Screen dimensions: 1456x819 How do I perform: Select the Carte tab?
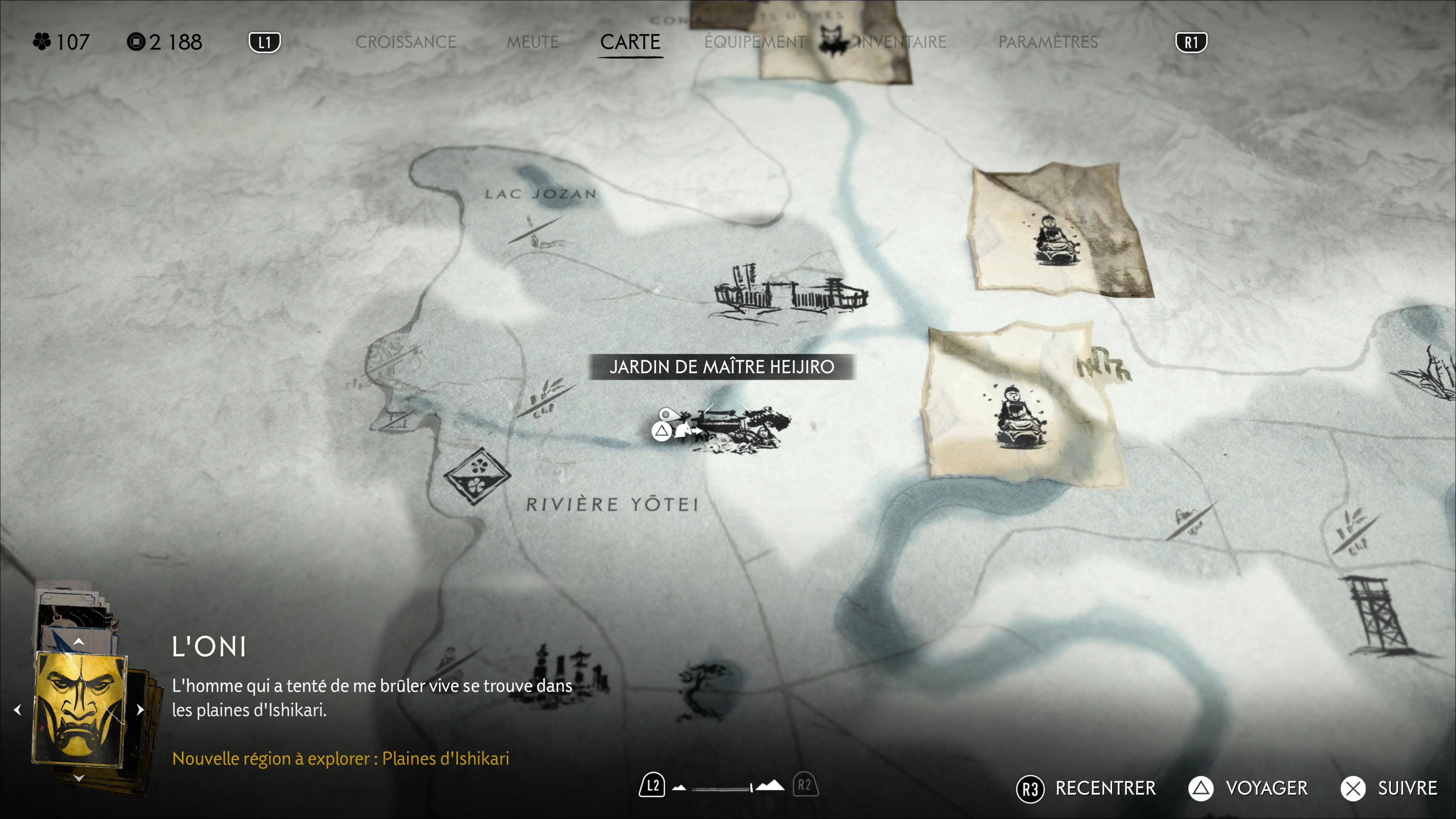point(630,42)
